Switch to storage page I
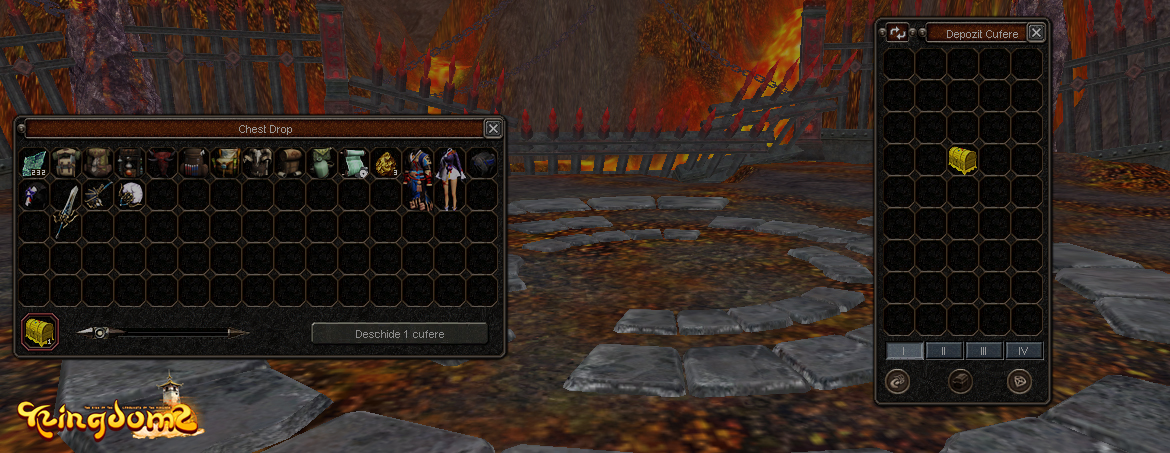This screenshot has width=1170, height=453. [x=904, y=351]
